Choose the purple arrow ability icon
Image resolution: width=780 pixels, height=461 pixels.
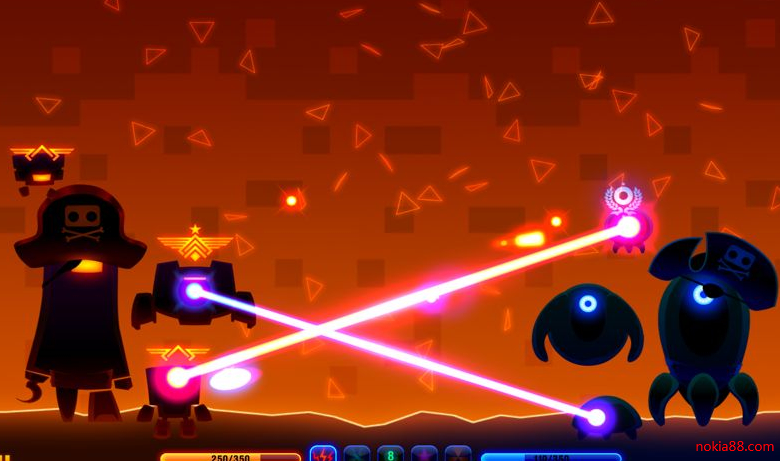point(424,454)
